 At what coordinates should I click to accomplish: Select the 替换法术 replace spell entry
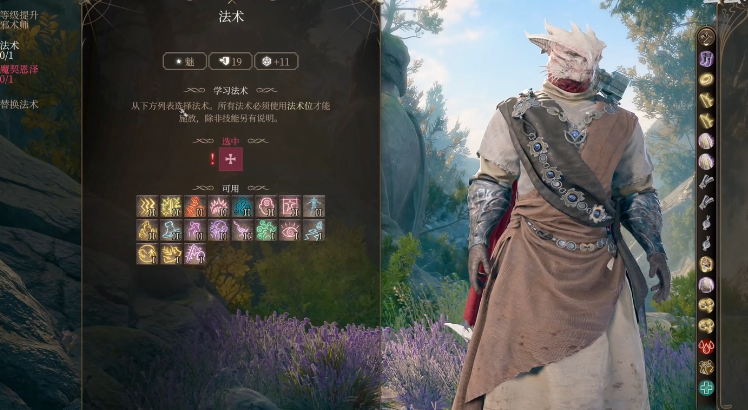point(19,103)
